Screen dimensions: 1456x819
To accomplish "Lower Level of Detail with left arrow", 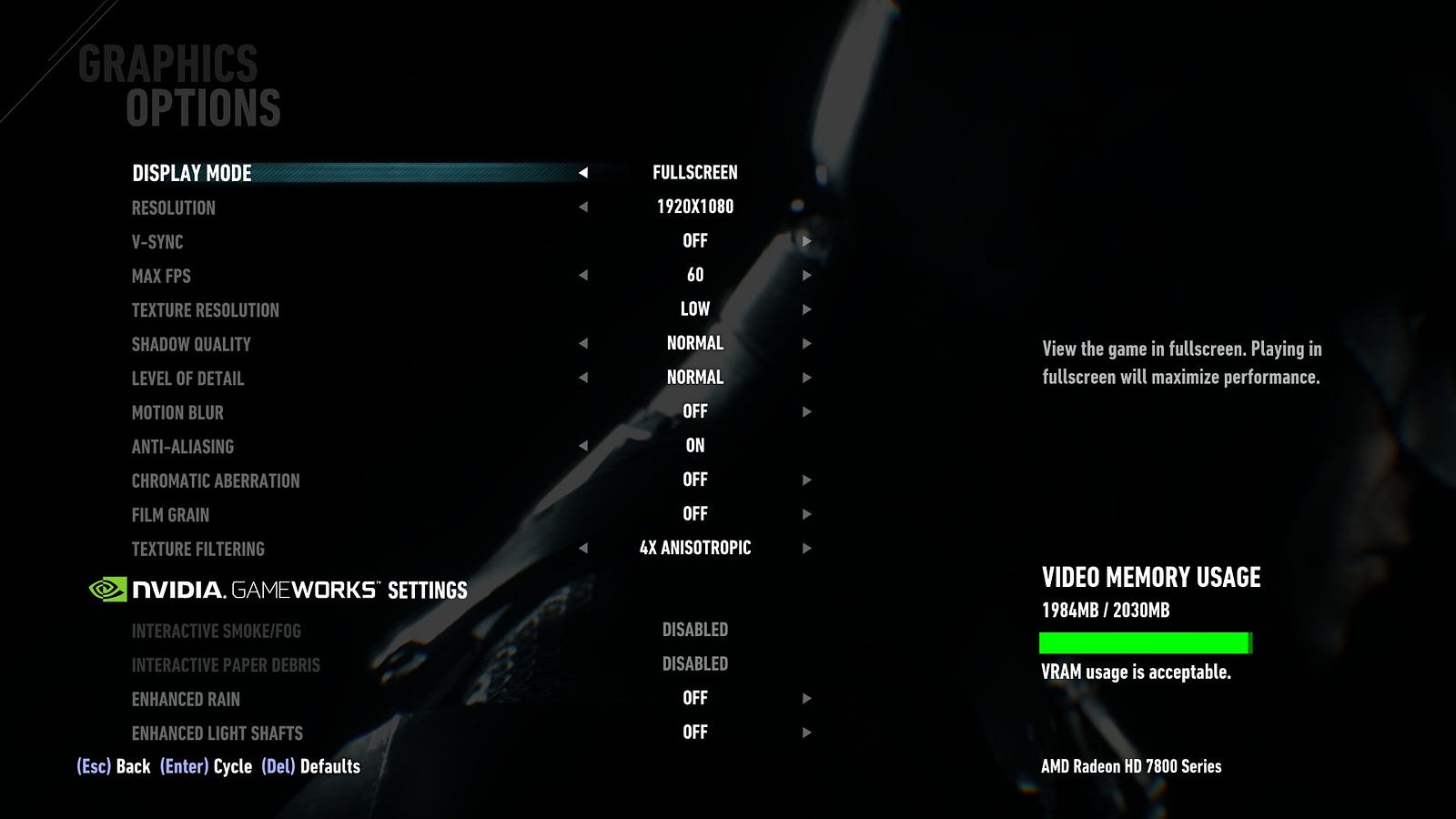I will (x=583, y=378).
